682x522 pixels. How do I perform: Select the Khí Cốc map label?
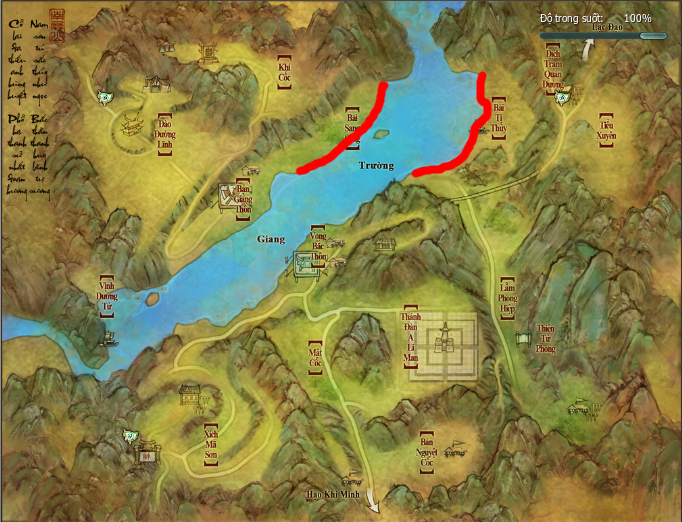click(284, 70)
